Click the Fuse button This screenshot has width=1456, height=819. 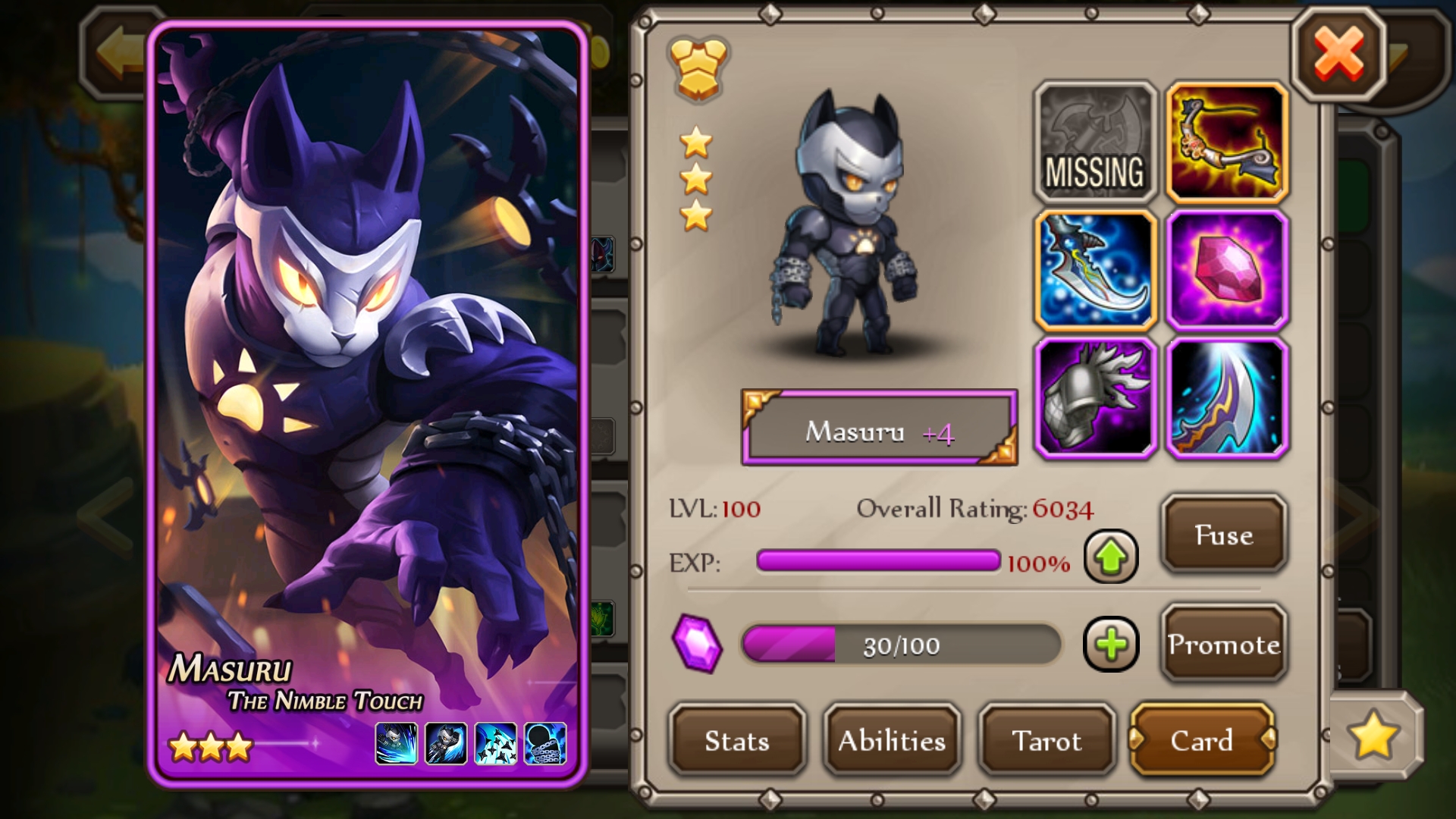click(1223, 535)
